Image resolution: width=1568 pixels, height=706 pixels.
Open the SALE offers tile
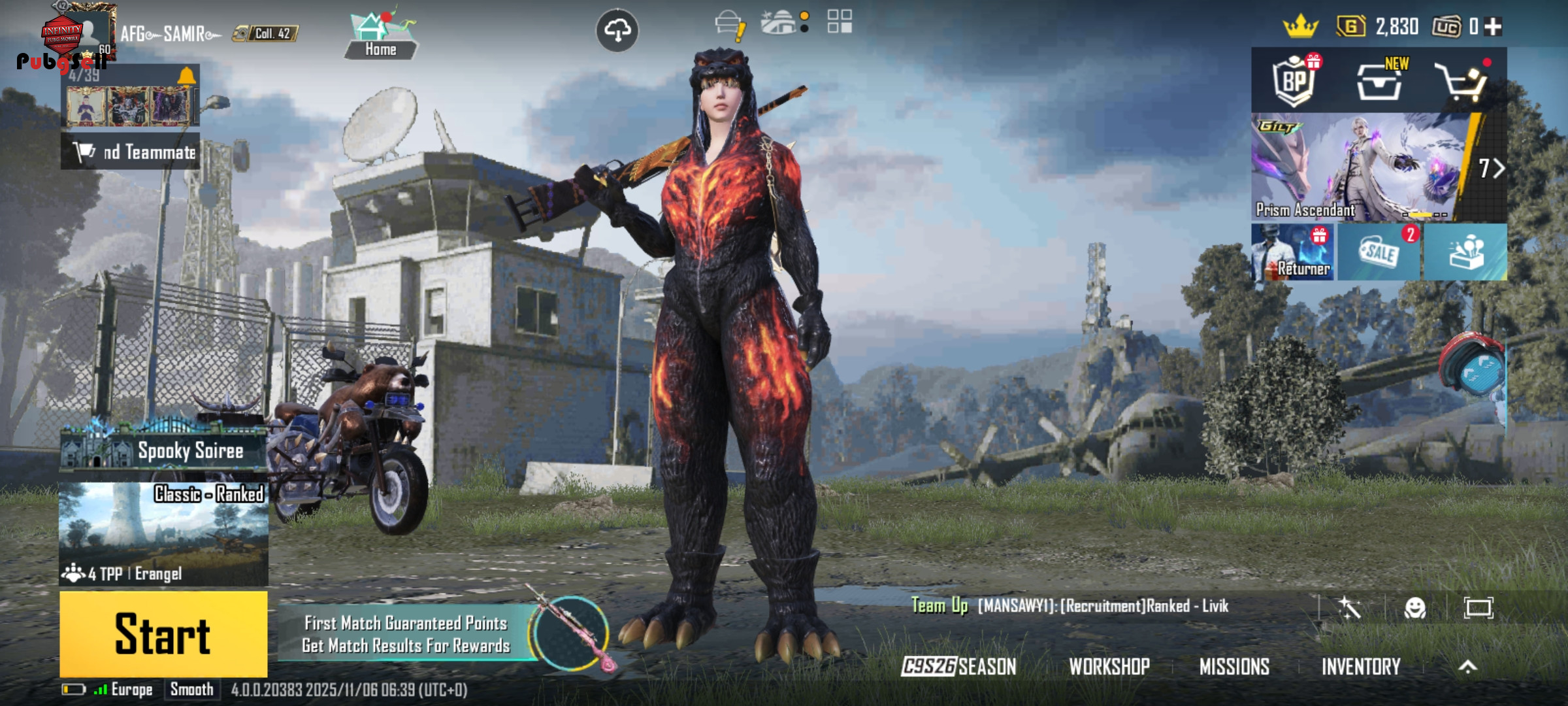1379,252
